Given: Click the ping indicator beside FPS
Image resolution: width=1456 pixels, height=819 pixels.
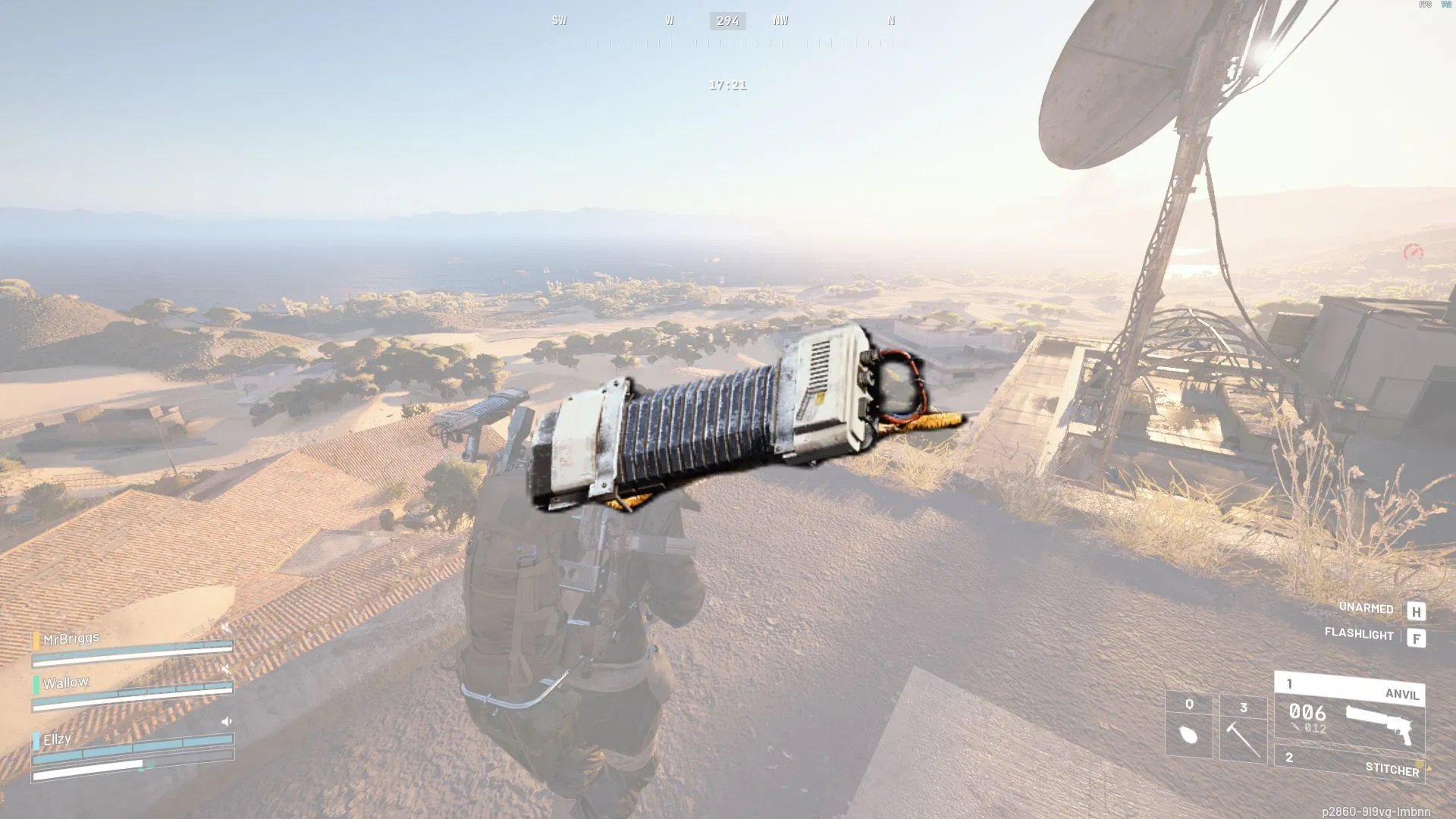Looking at the screenshot, I should tap(1445, 4).
